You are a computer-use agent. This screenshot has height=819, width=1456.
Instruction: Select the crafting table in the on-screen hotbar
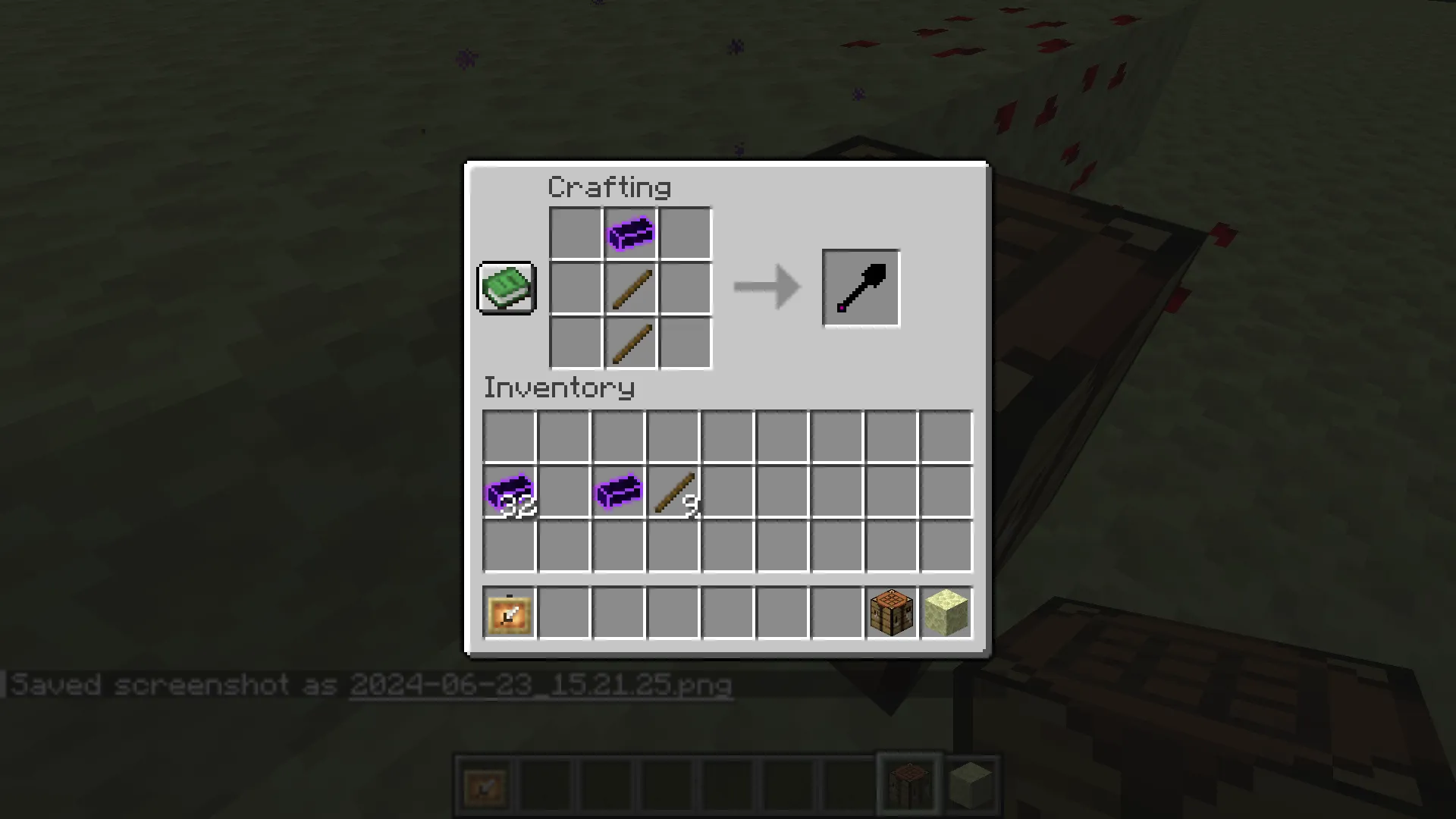(x=908, y=783)
